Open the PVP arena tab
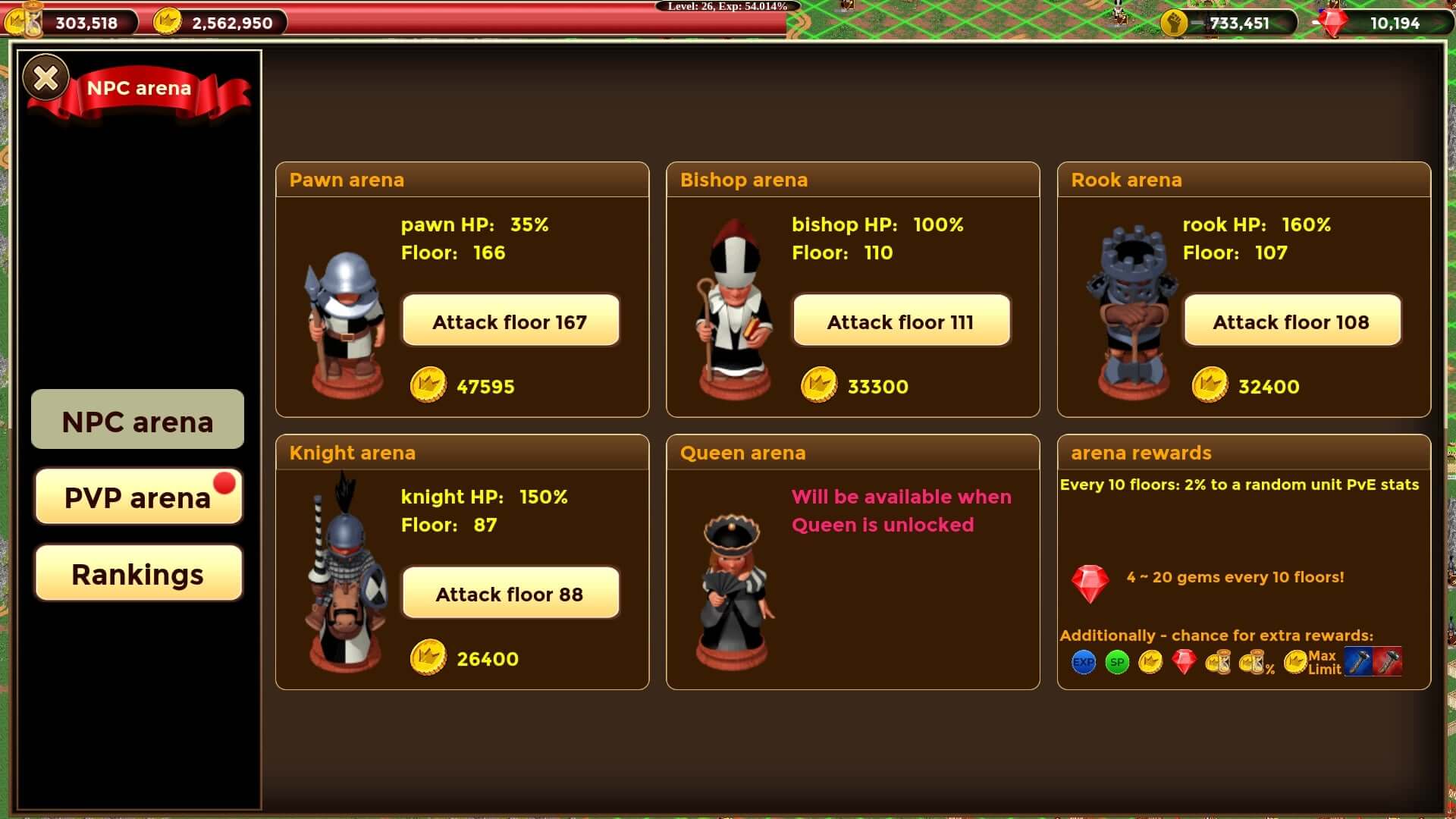The height and width of the screenshot is (819, 1456). point(137,497)
